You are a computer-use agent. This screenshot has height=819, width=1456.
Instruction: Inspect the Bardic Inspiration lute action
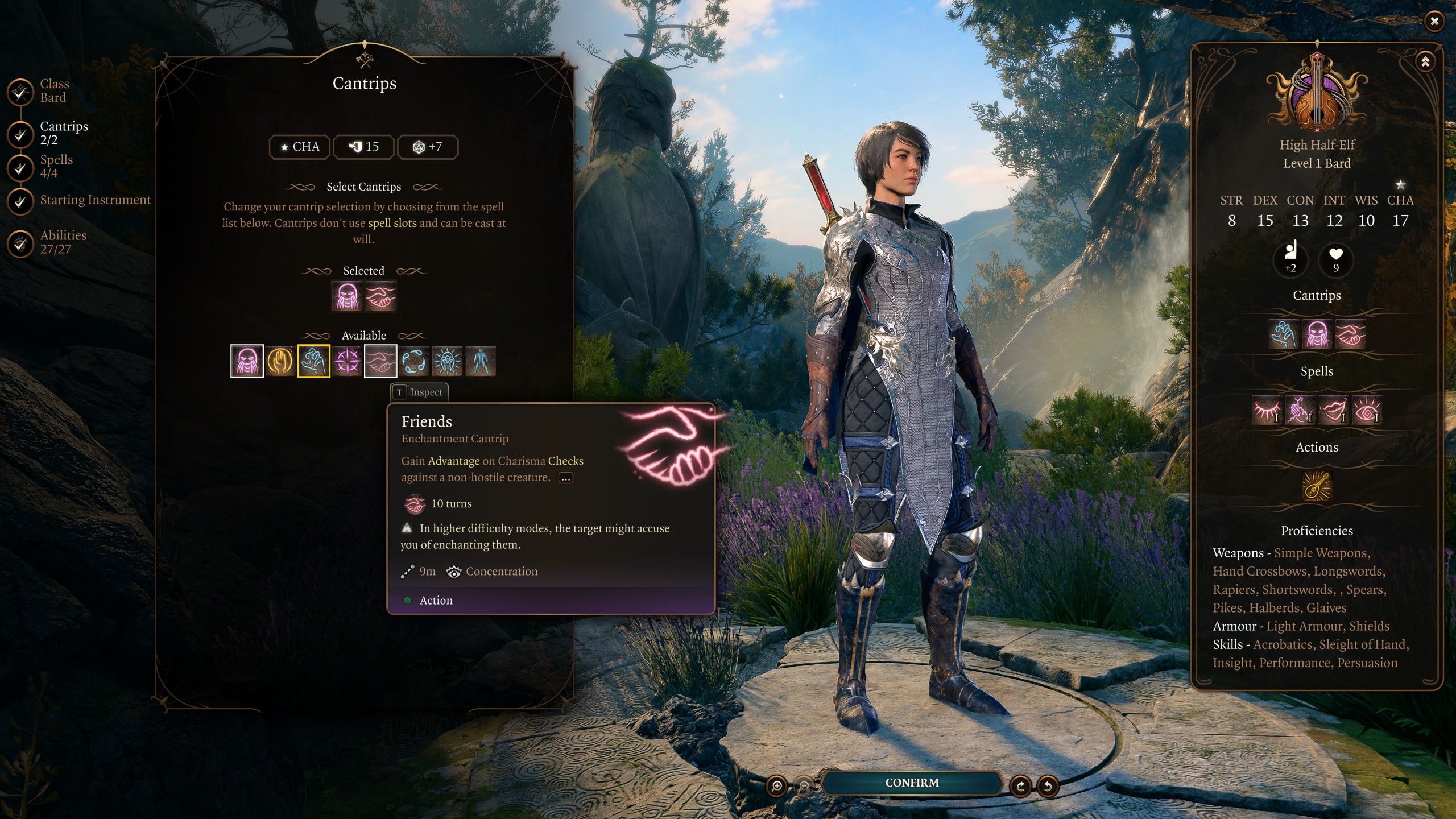point(1317,485)
